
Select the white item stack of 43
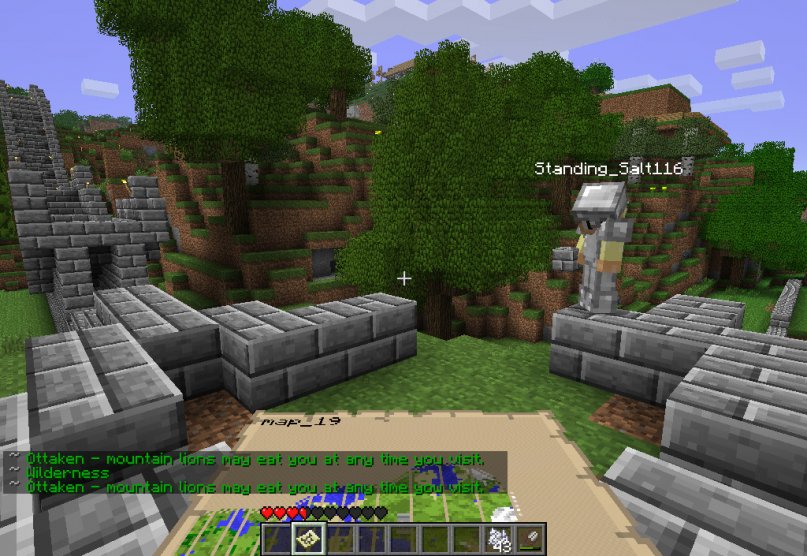pyautogui.click(x=499, y=540)
